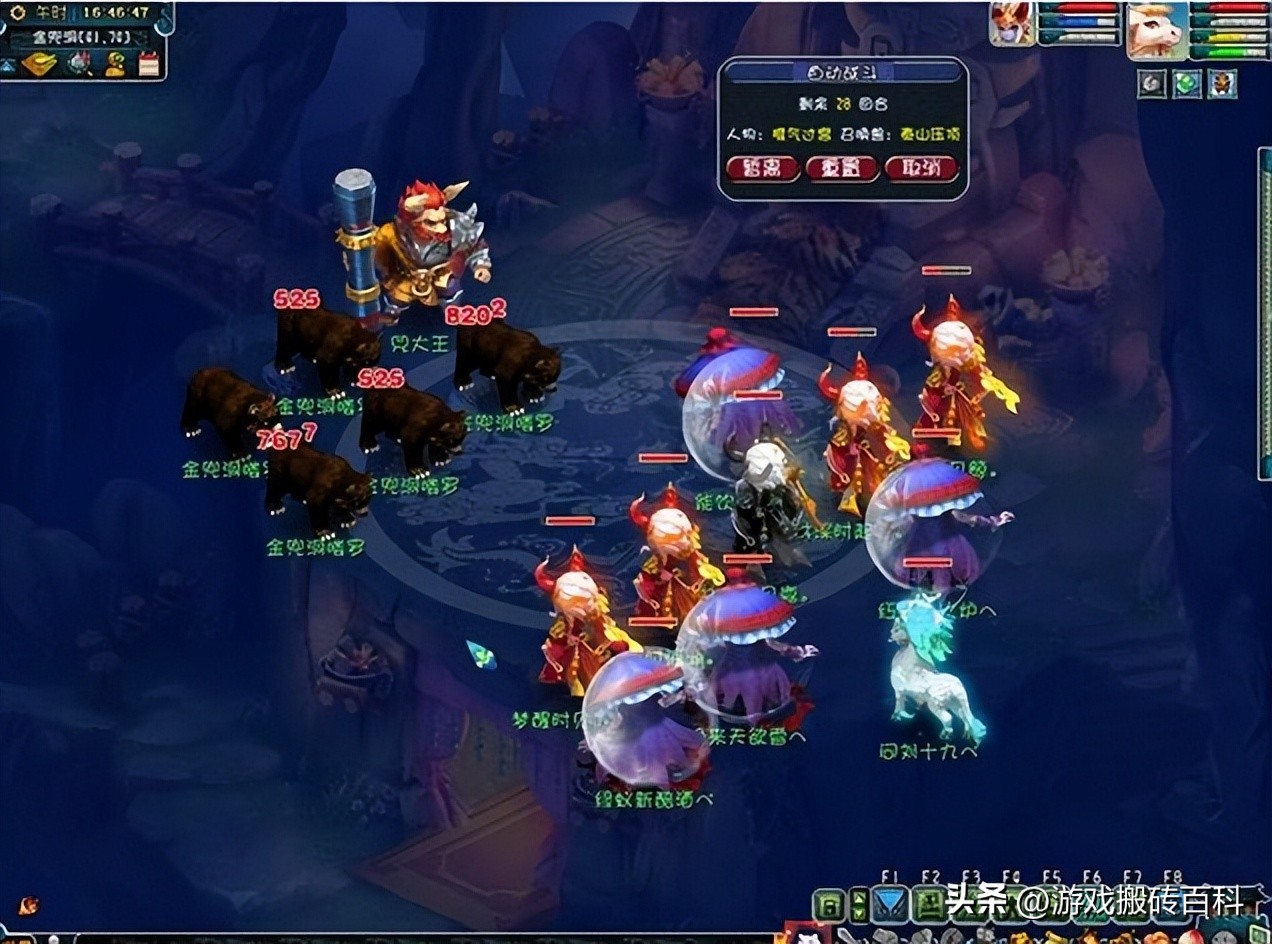Activate the blue crystal F1 hotbar skill
This screenshot has height=944, width=1272.
point(890,906)
